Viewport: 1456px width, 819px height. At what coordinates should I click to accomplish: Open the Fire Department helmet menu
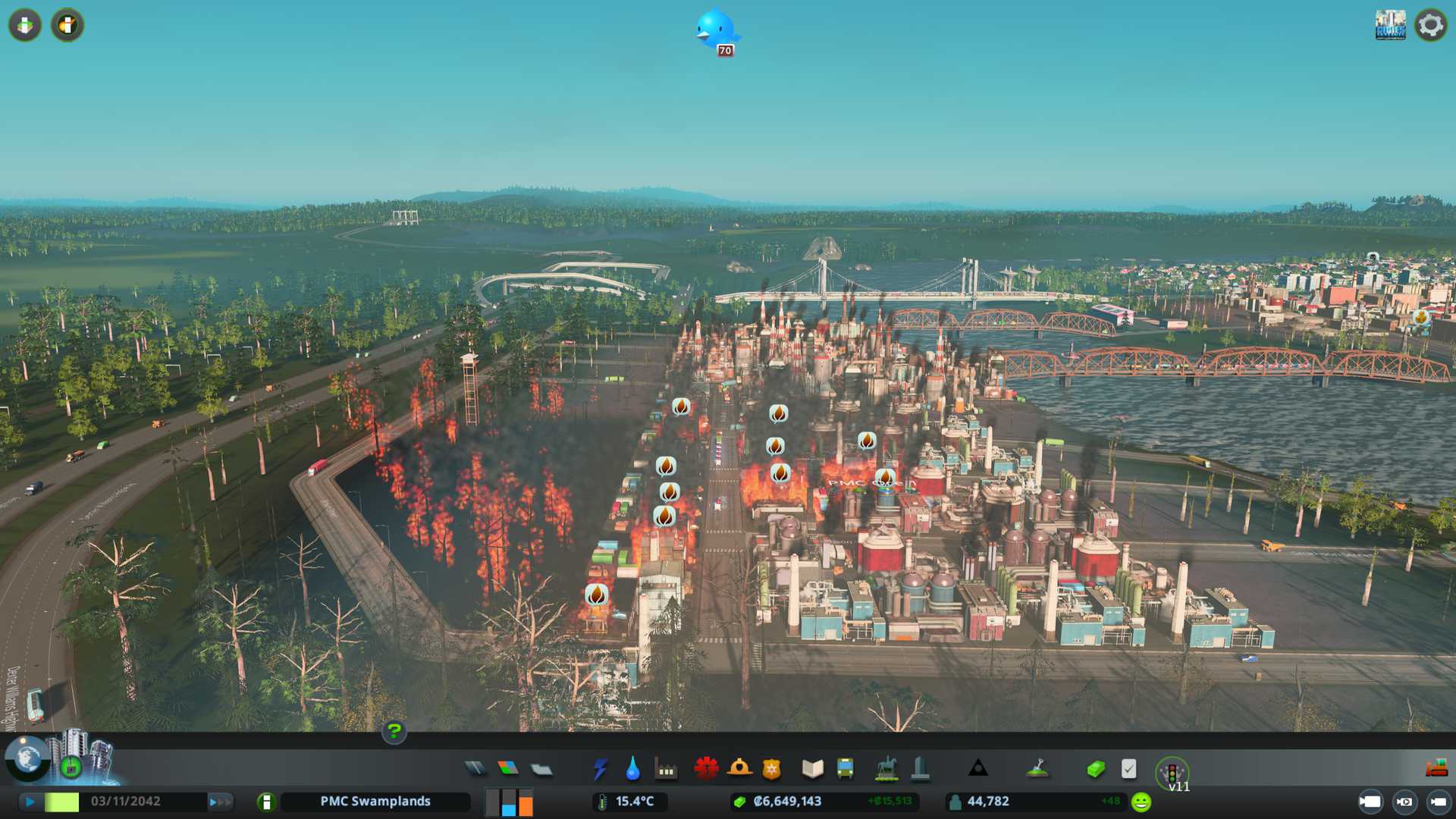739,769
